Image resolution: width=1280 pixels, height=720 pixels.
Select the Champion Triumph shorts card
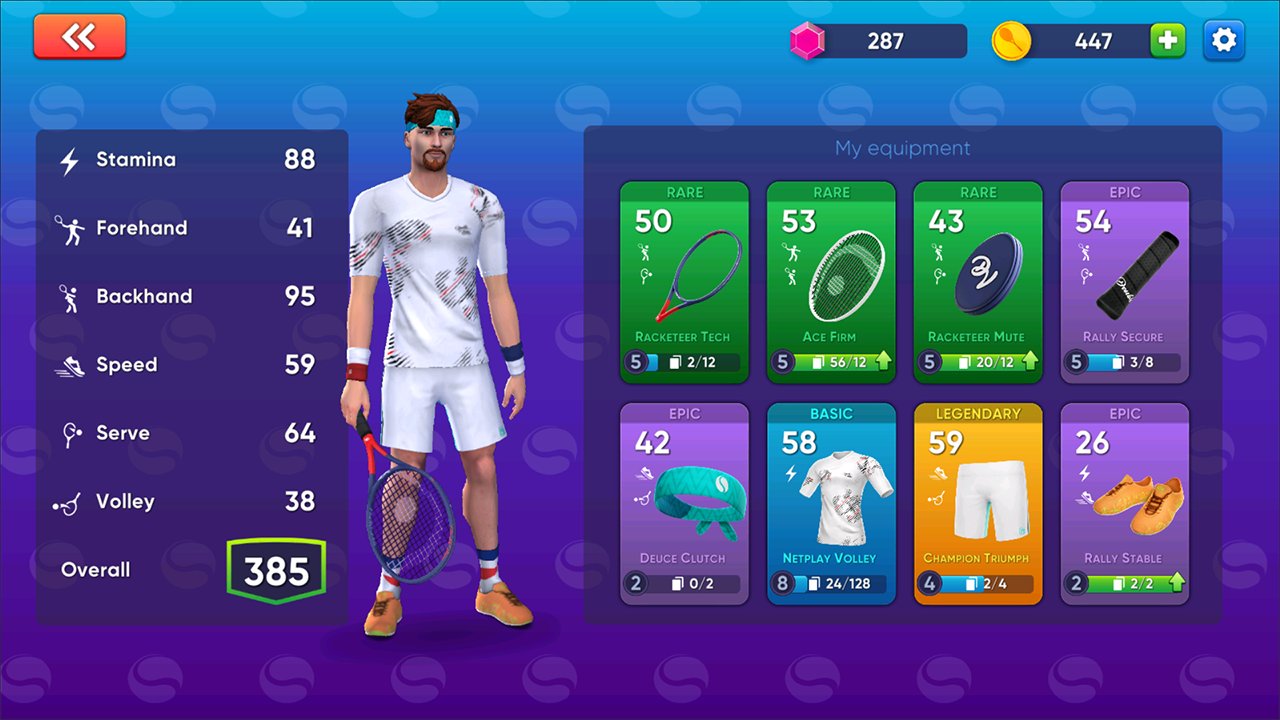click(x=977, y=504)
